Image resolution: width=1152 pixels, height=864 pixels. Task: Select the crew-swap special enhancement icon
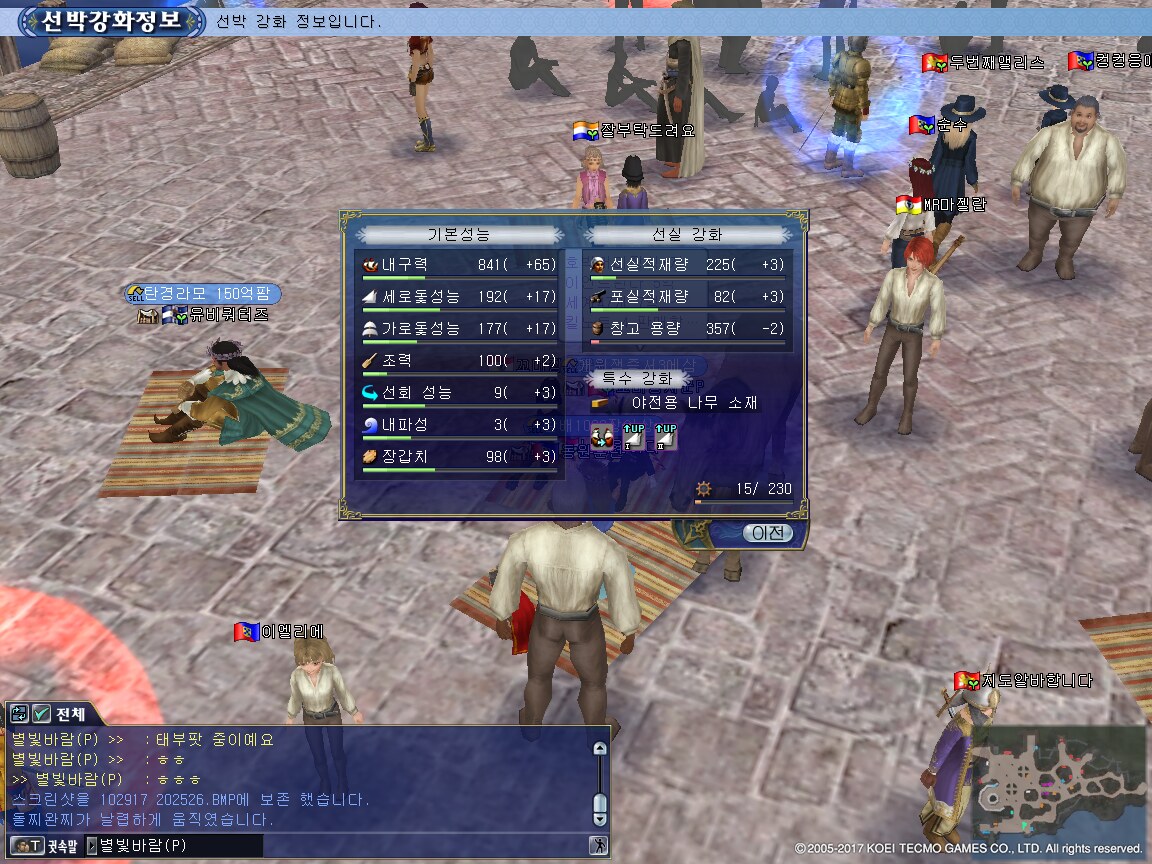pos(601,437)
